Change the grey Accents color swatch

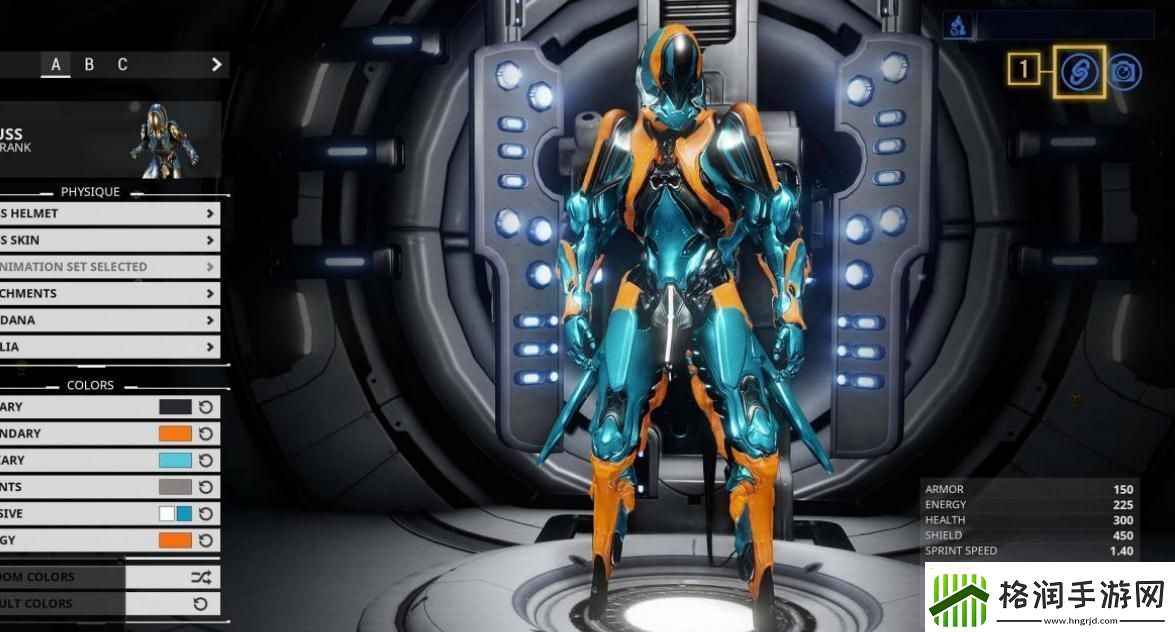(175, 487)
